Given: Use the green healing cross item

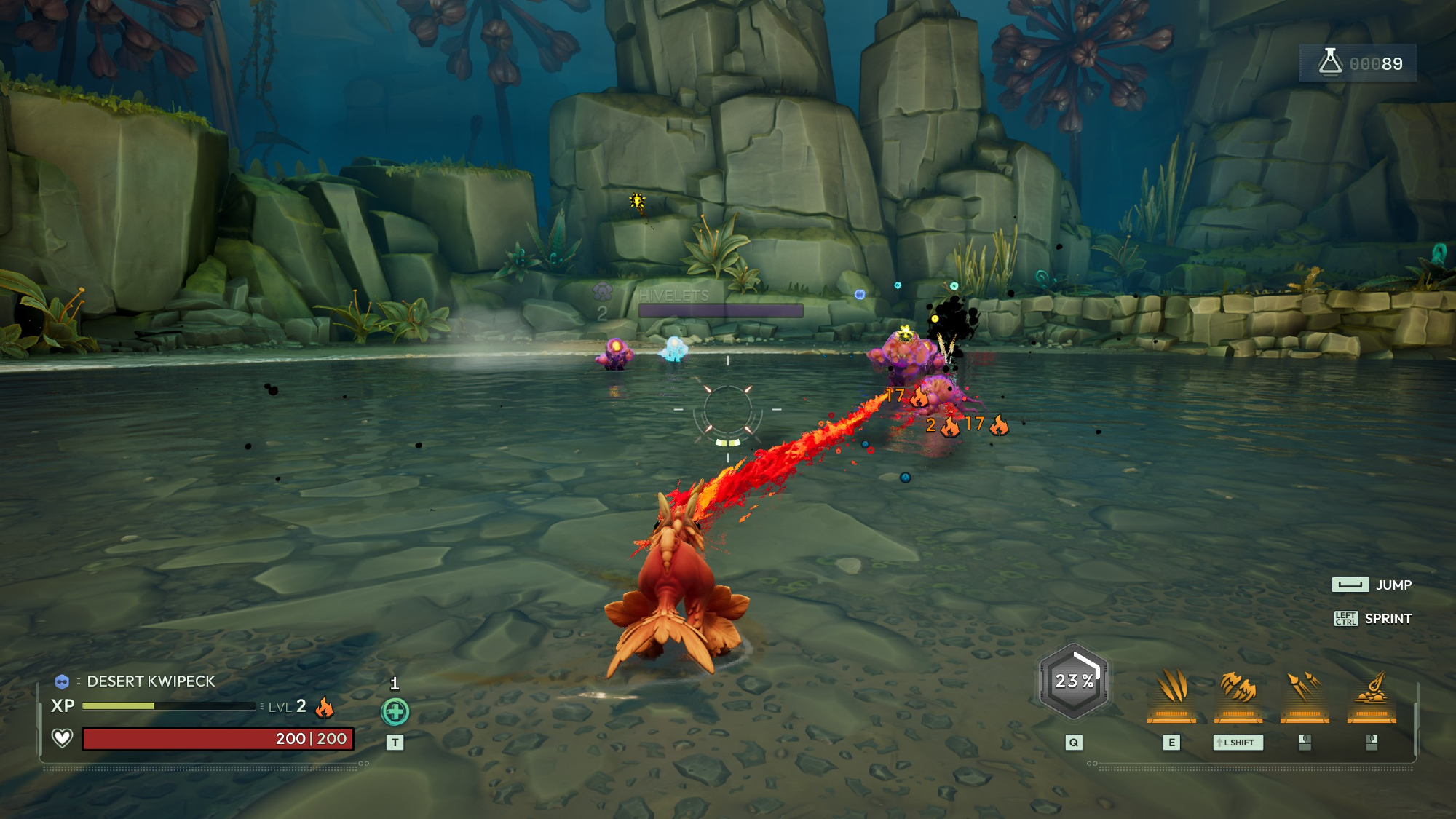Looking at the screenshot, I should (395, 711).
